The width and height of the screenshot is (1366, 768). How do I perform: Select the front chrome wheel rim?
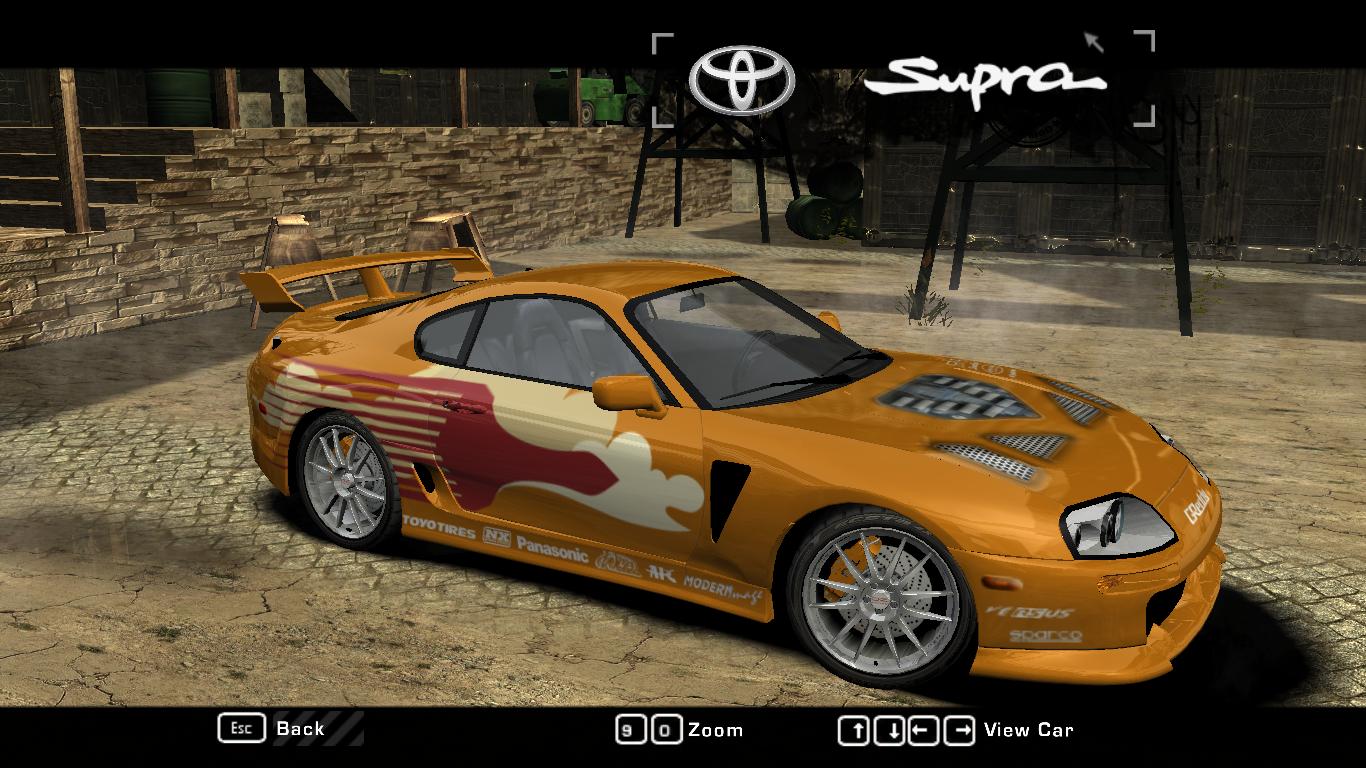878,600
